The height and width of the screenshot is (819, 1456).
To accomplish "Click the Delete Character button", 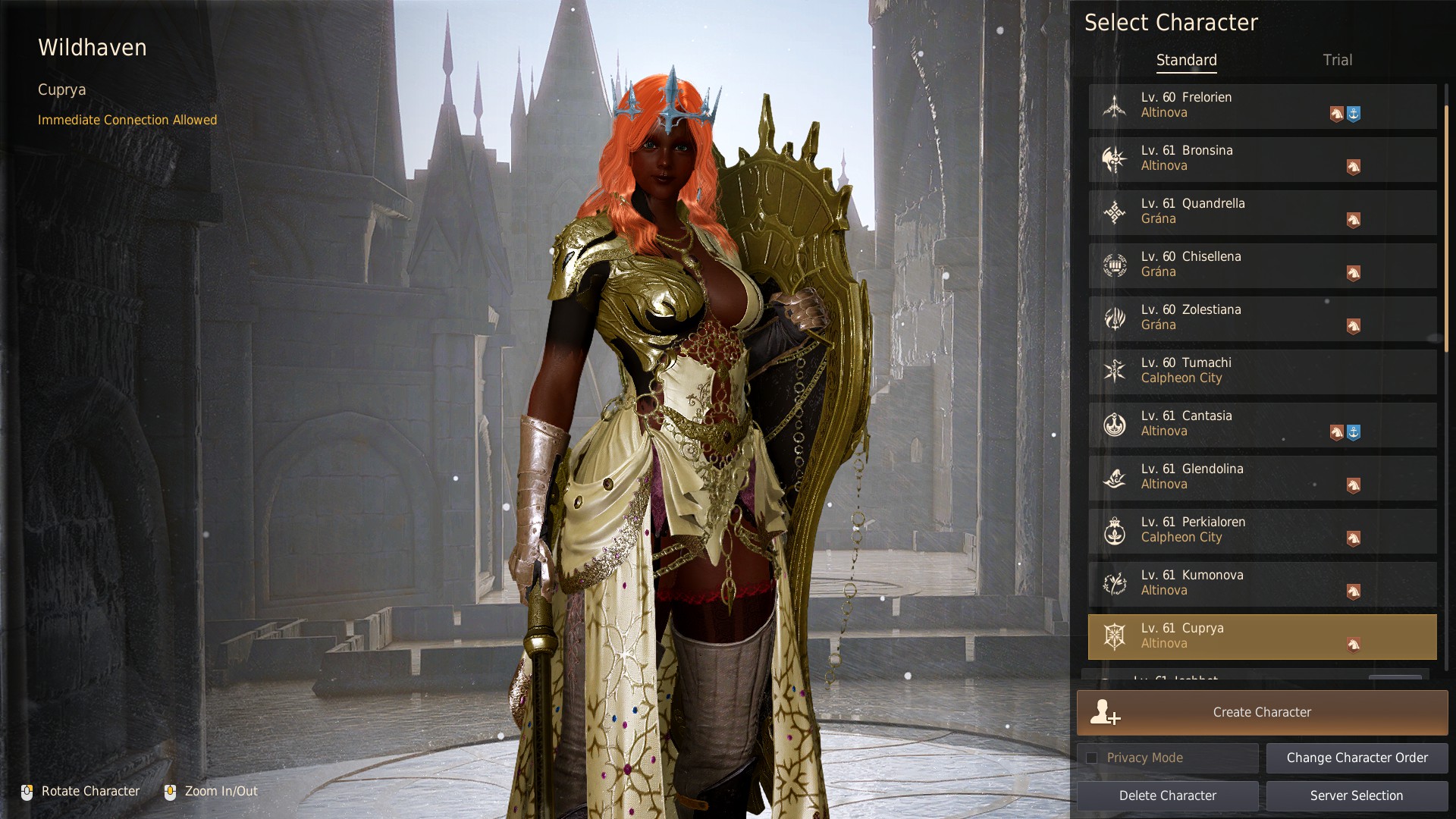I will (1167, 796).
